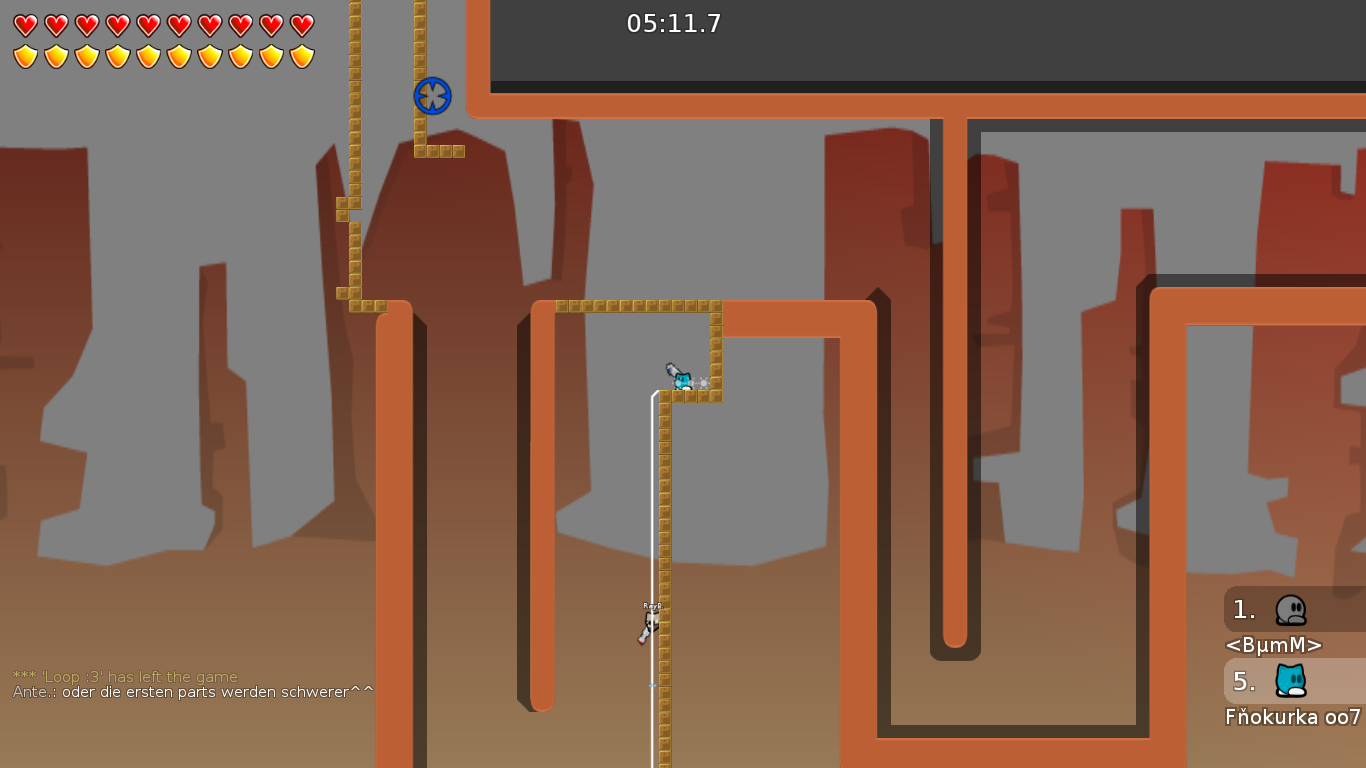The height and width of the screenshot is (768, 1366).
Task: Click the white hook rope below the teal tee
Action: 655,500
